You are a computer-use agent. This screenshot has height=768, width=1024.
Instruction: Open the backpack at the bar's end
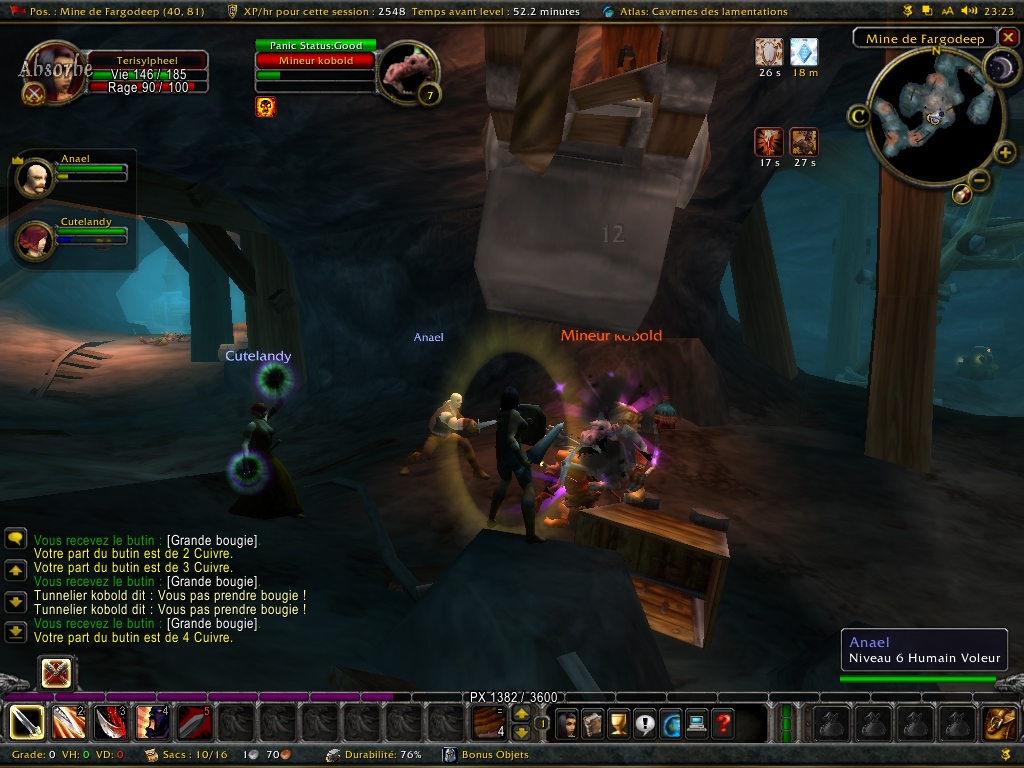point(999,722)
